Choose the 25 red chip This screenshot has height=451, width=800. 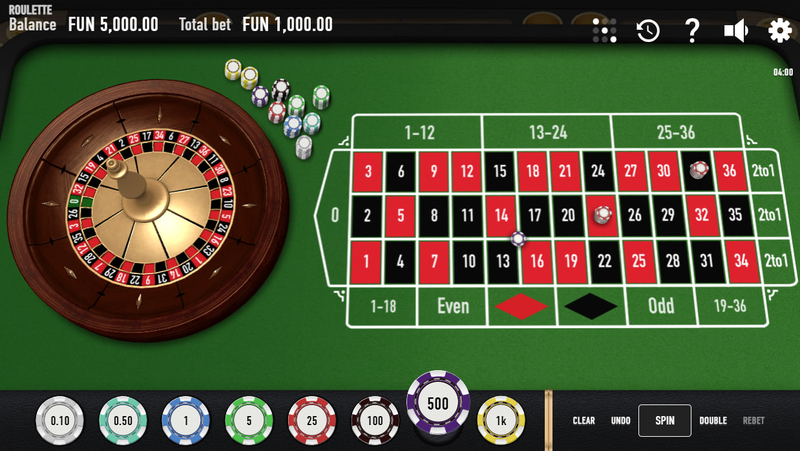click(x=312, y=420)
